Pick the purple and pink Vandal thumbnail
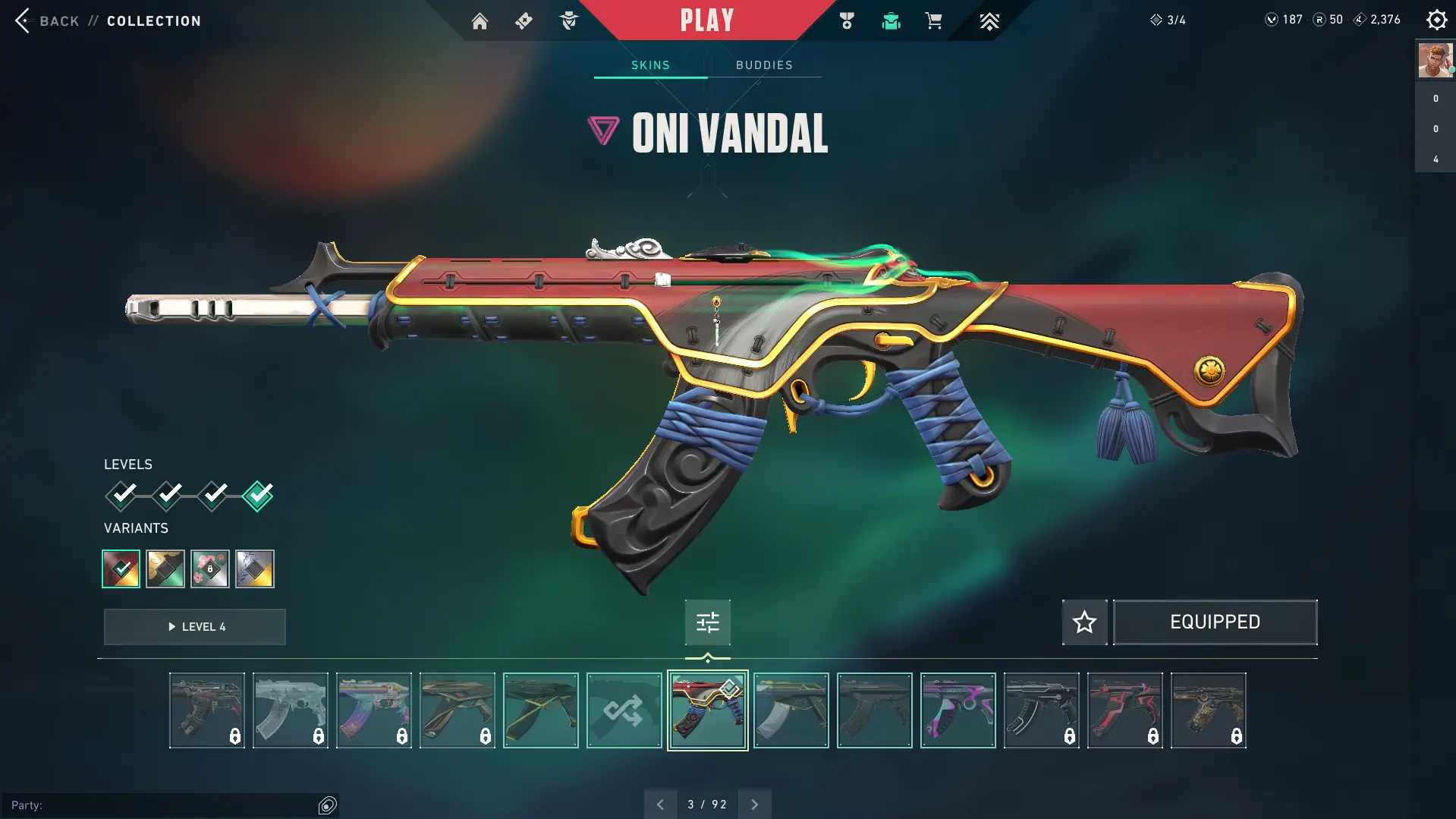This screenshot has height=819, width=1456. (x=958, y=710)
